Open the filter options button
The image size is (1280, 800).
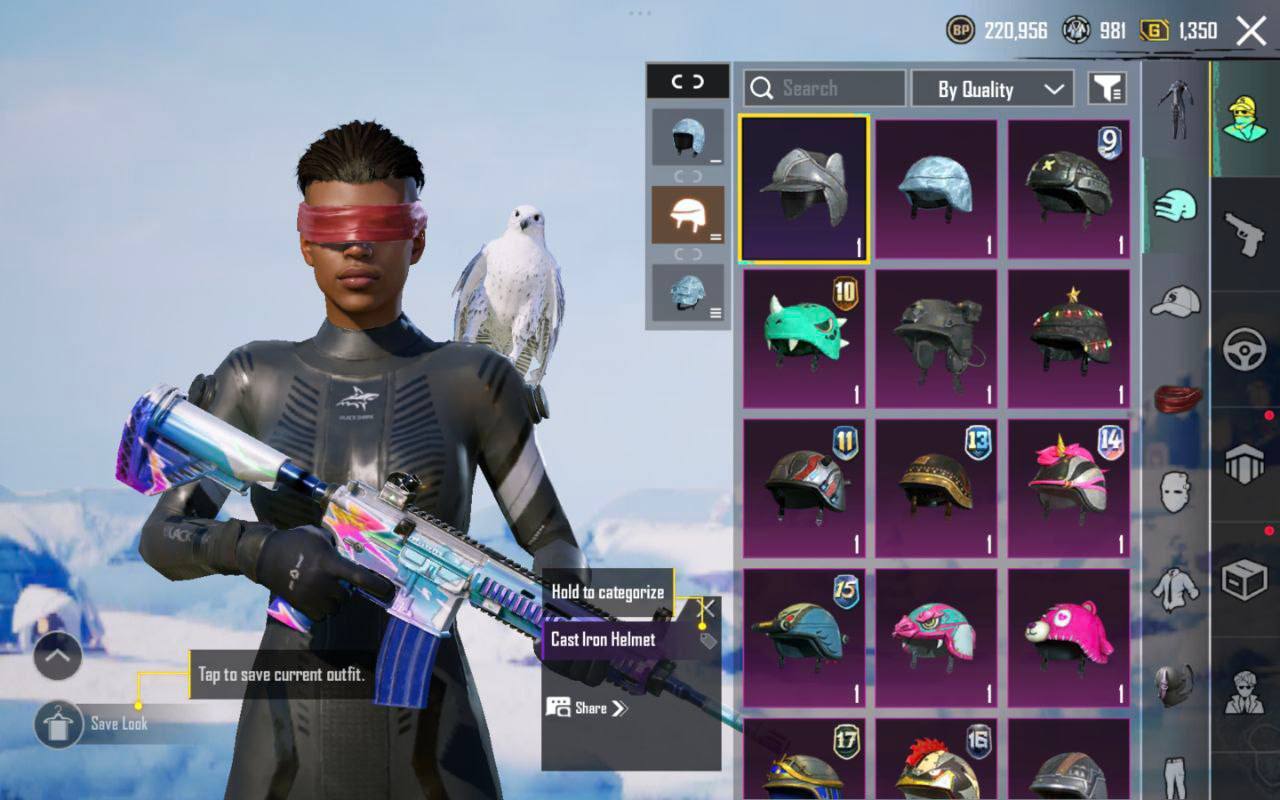1106,89
